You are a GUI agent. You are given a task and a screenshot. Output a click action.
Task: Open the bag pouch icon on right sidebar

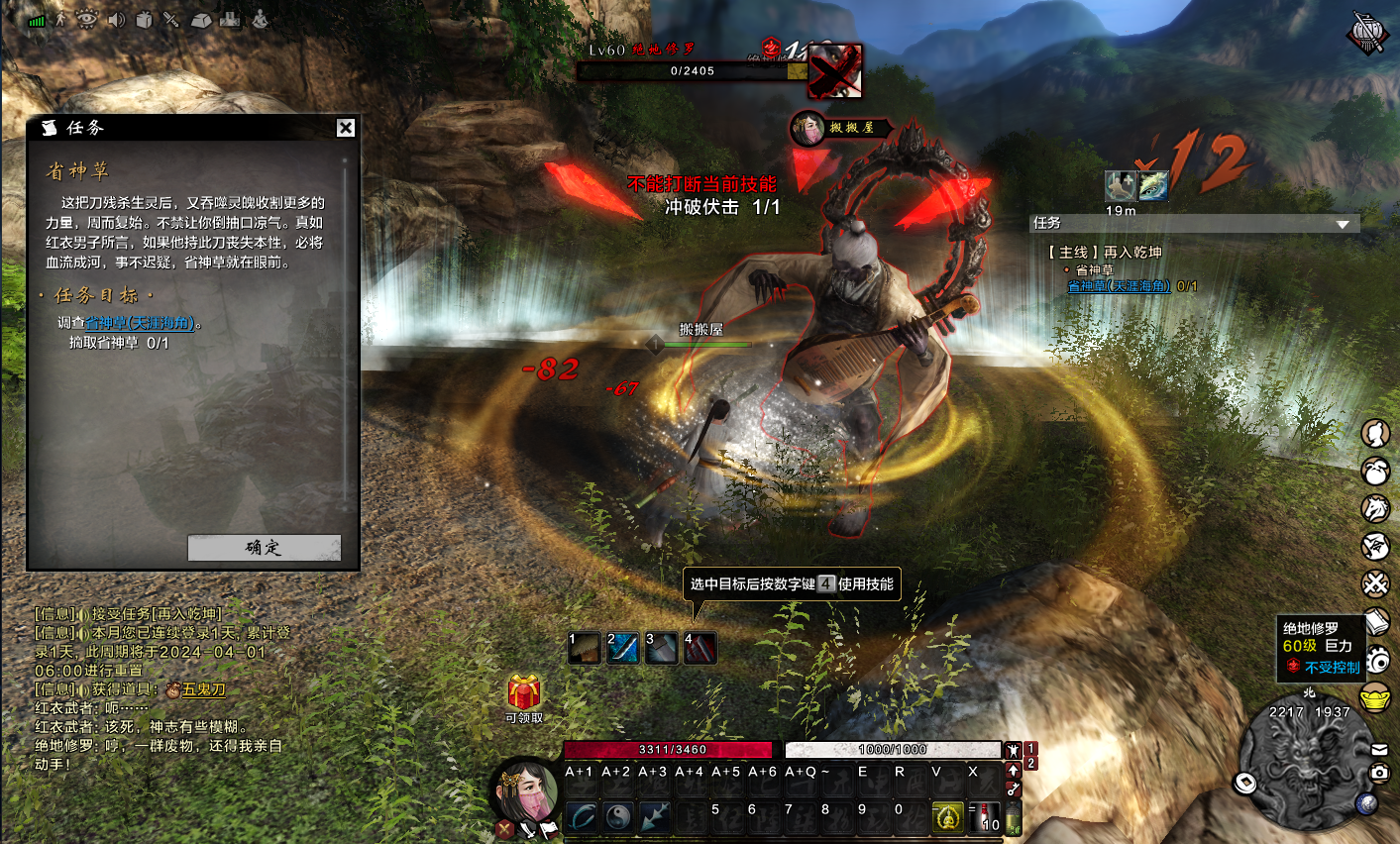click(x=1375, y=471)
